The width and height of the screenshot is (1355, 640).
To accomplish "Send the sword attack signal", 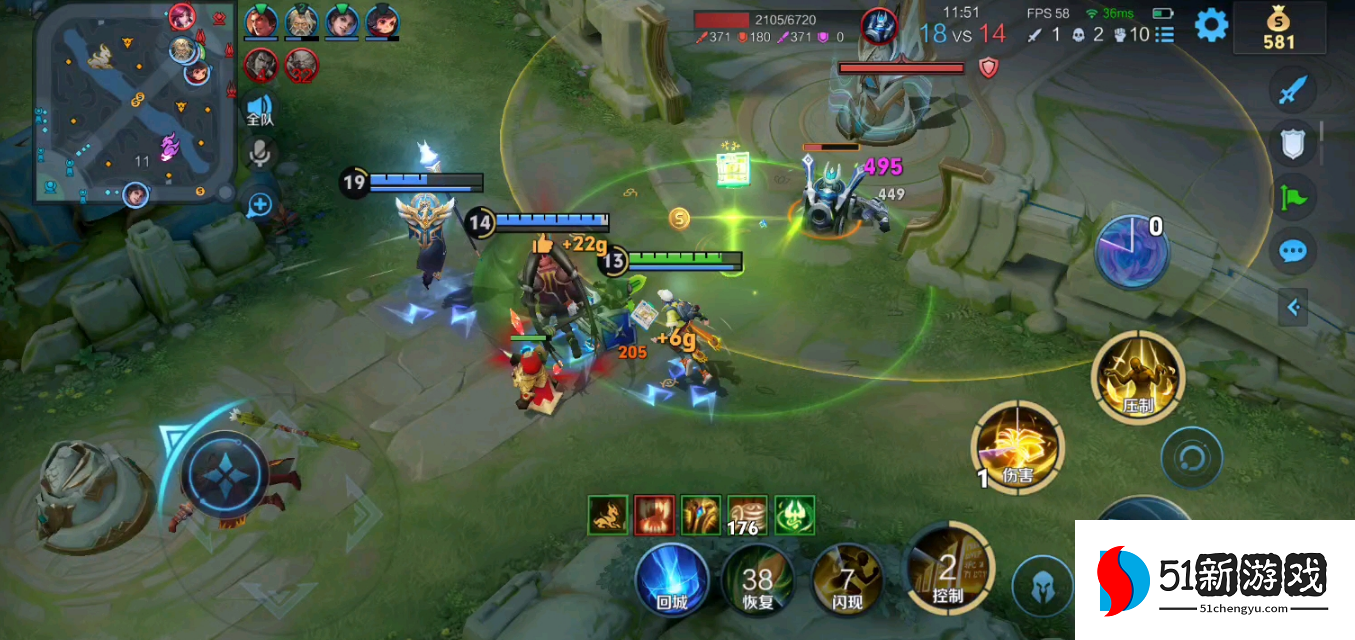I will click(1293, 92).
